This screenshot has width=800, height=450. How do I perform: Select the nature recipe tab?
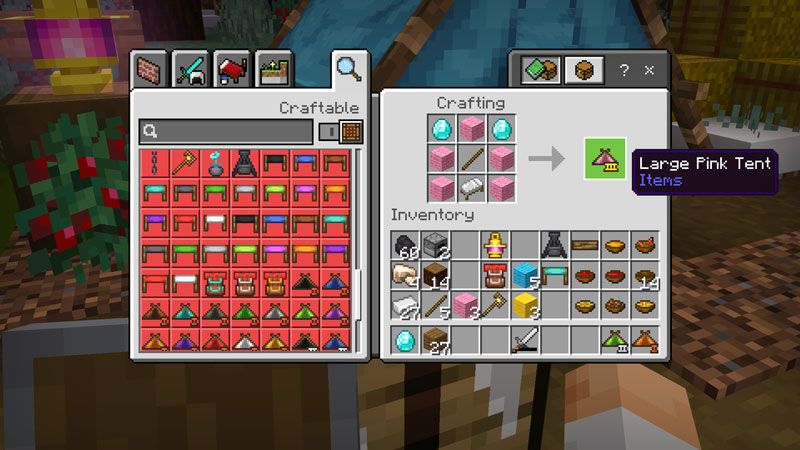[273, 70]
